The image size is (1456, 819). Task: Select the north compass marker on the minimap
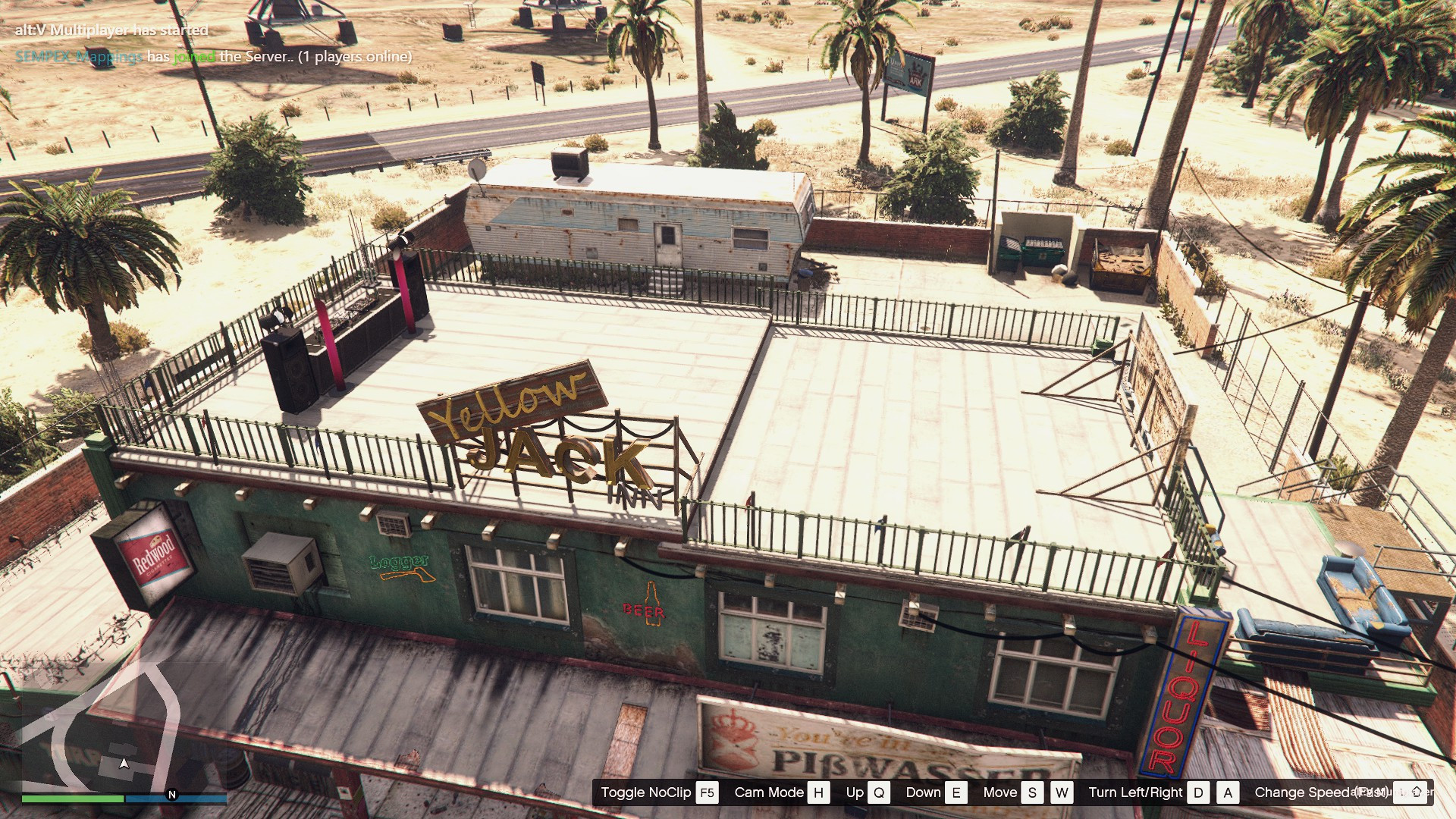pyautogui.click(x=172, y=795)
